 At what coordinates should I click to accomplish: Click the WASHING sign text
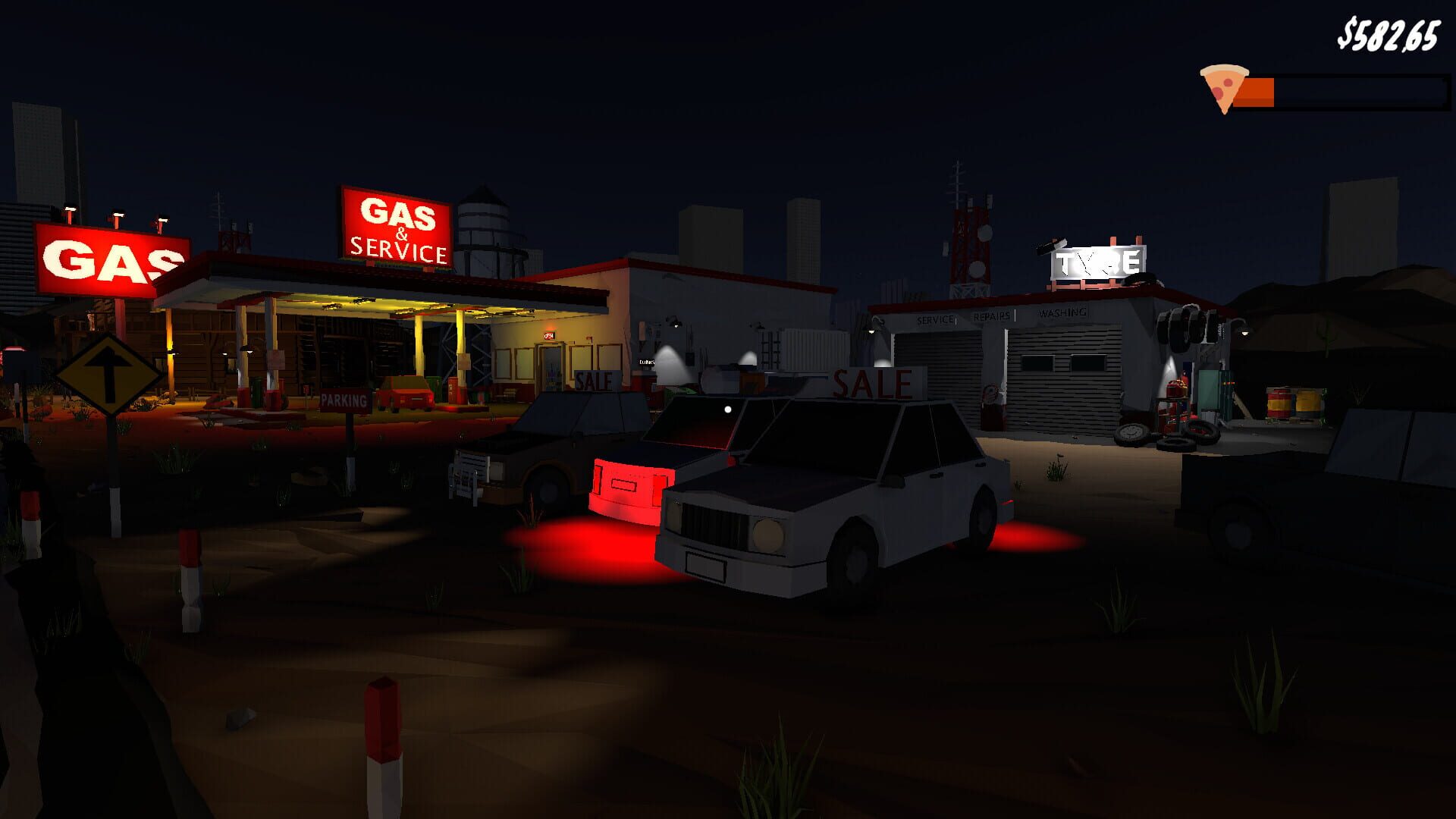[1064, 312]
